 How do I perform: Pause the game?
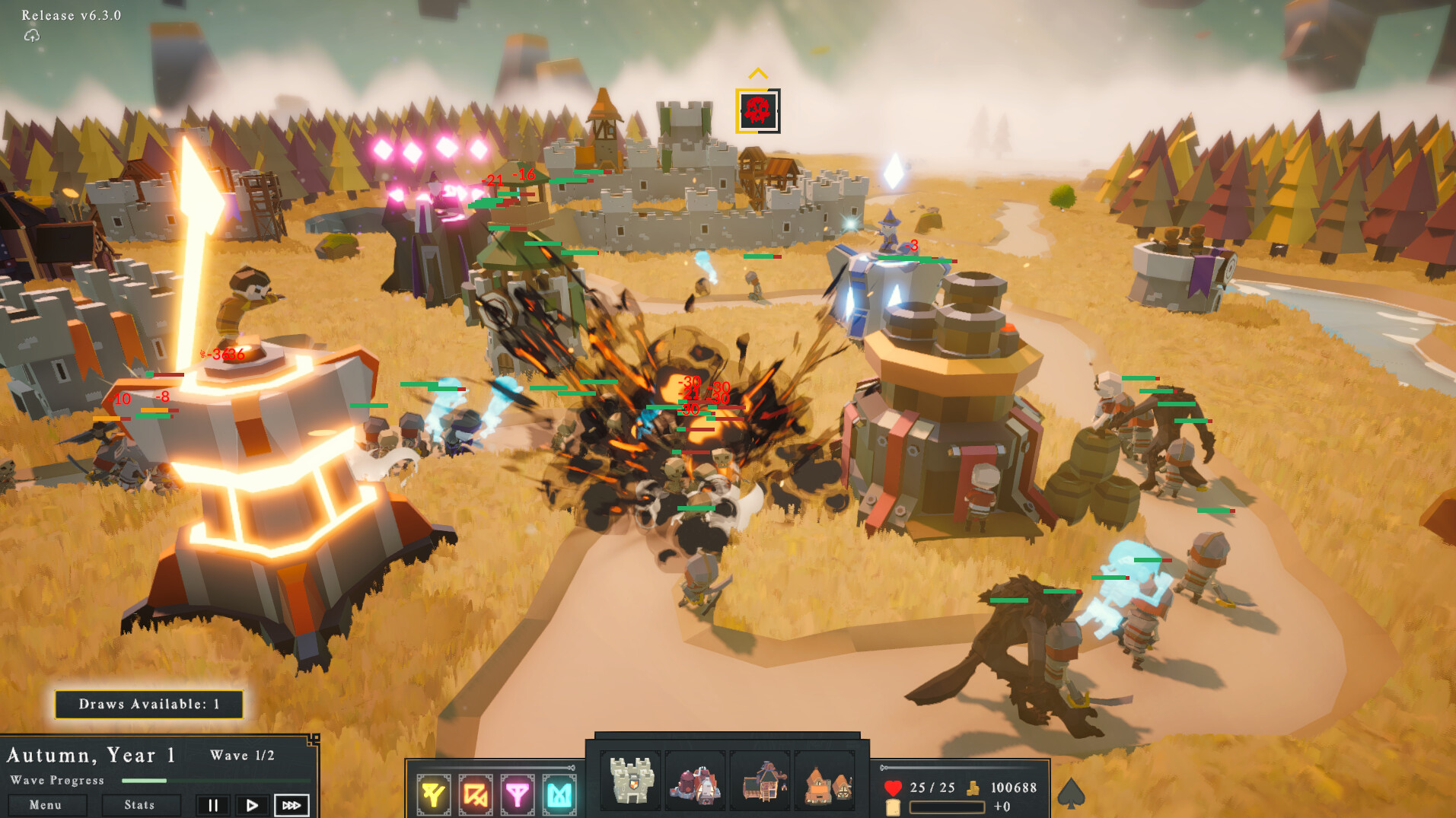213,804
